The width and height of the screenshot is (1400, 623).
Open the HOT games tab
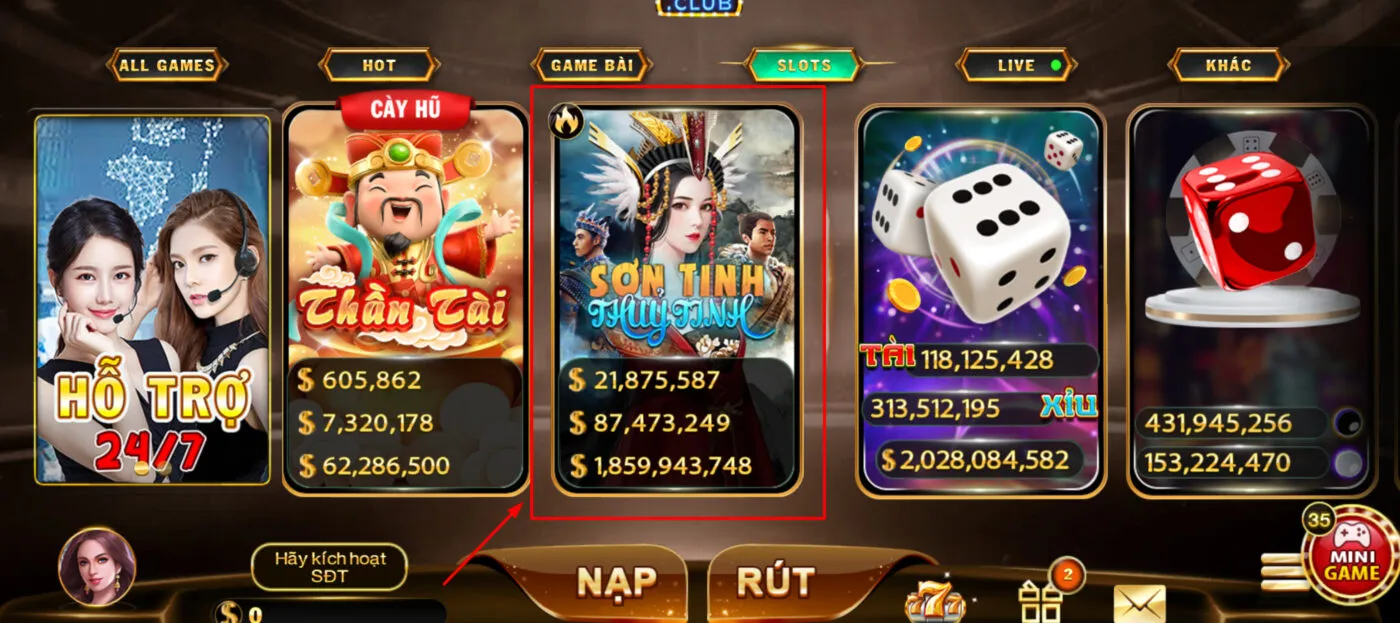(379, 66)
